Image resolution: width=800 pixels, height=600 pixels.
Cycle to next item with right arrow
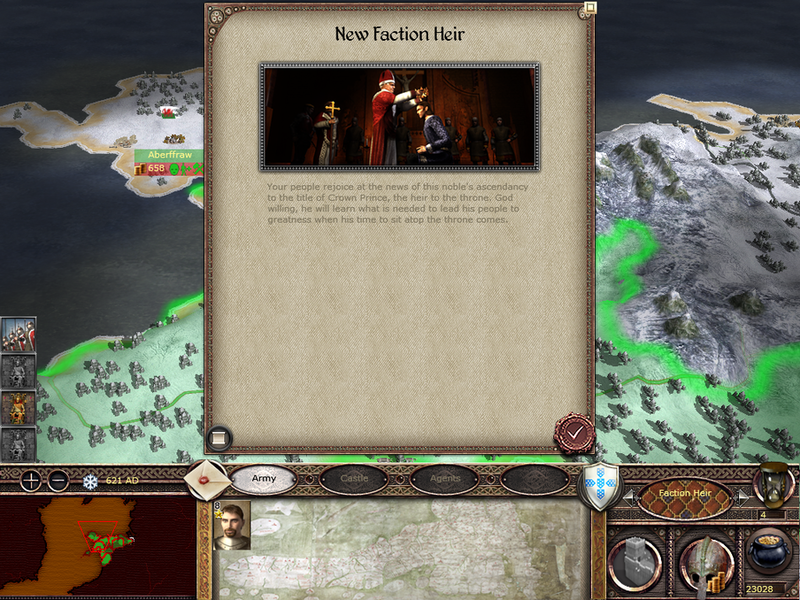[x=742, y=495]
